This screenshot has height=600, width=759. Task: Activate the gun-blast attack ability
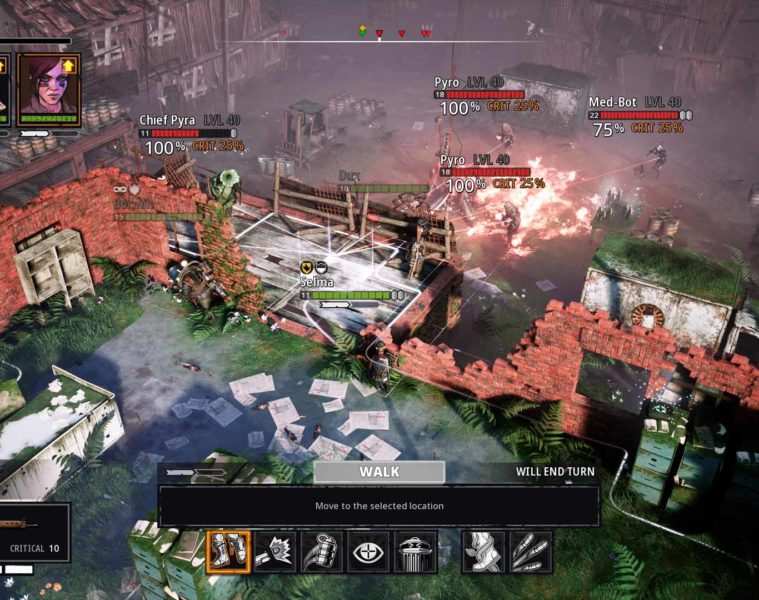tap(274, 552)
